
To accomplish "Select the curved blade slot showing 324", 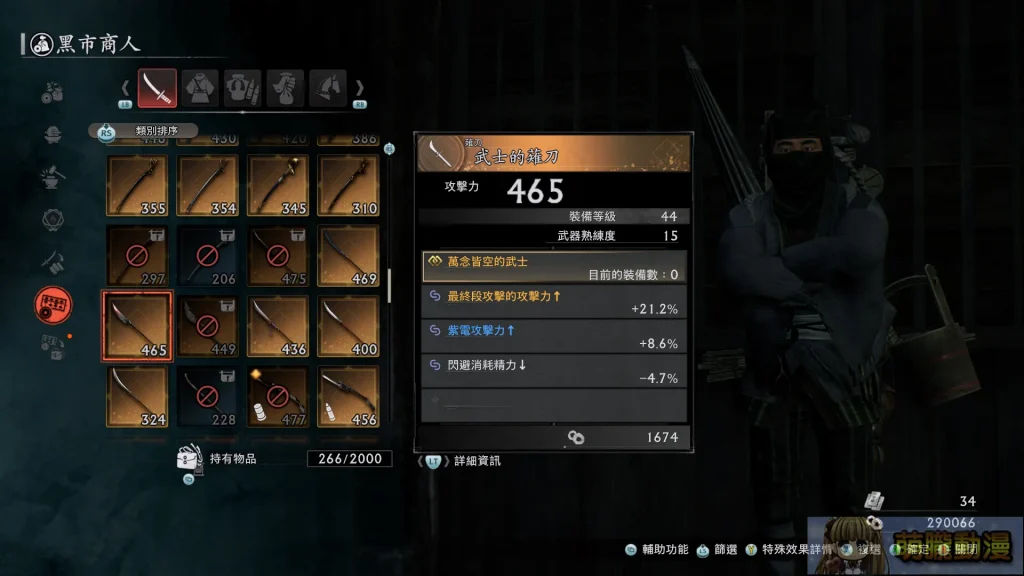I will (137, 396).
